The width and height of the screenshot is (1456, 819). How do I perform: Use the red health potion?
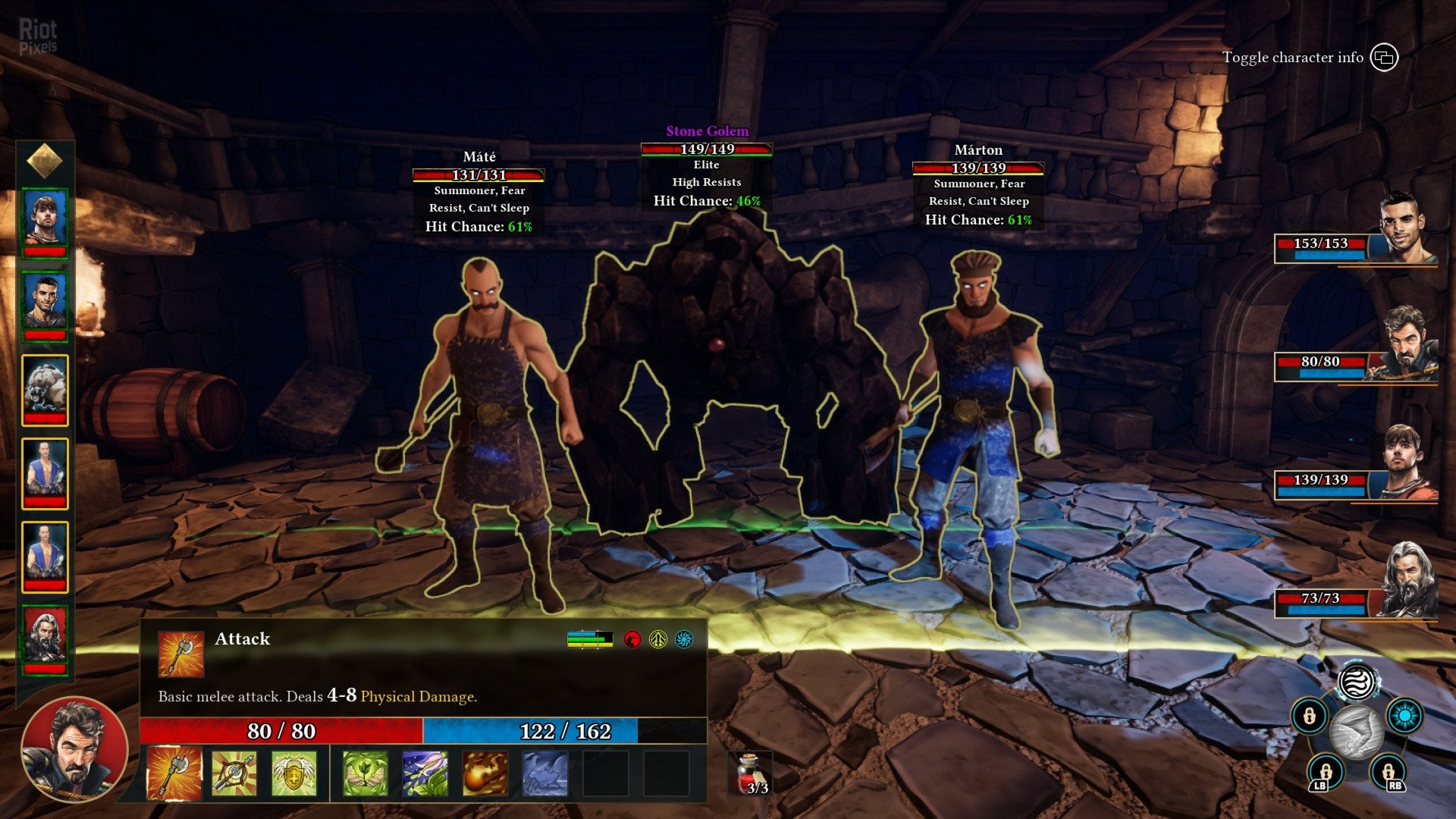(x=751, y=773)
